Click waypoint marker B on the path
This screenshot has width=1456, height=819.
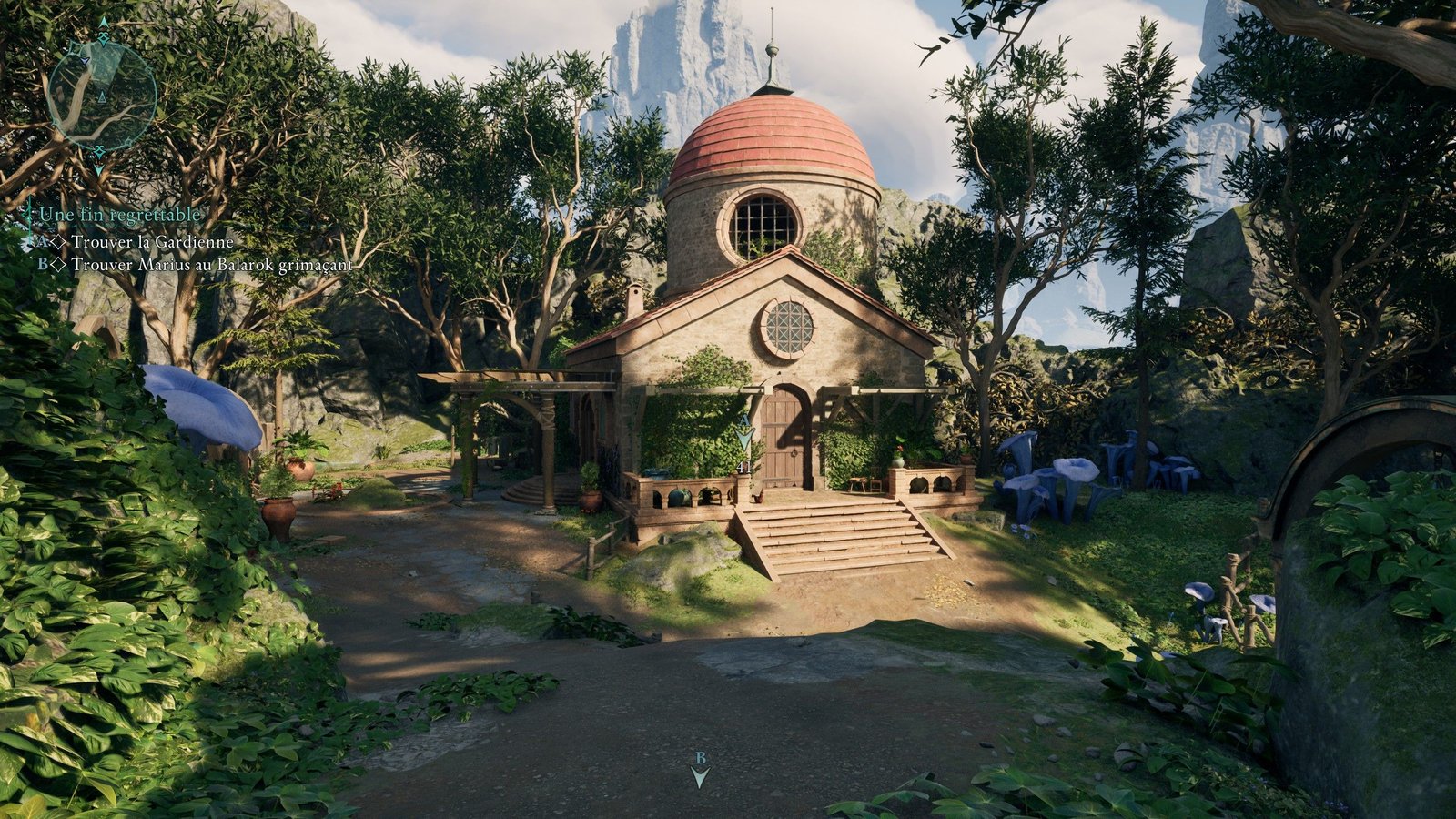(700, 772)
